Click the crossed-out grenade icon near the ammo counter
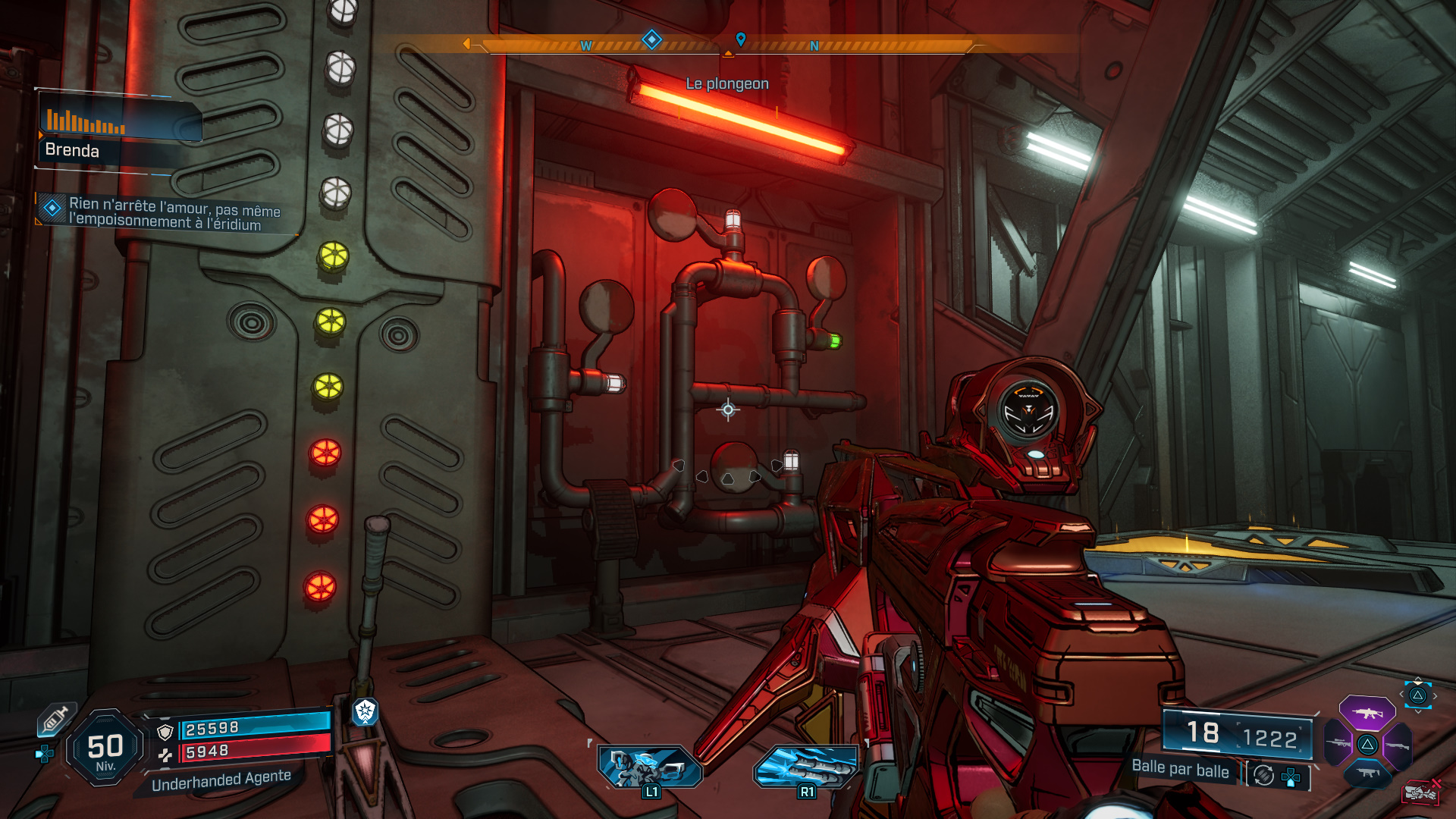 click(1420, 792)
